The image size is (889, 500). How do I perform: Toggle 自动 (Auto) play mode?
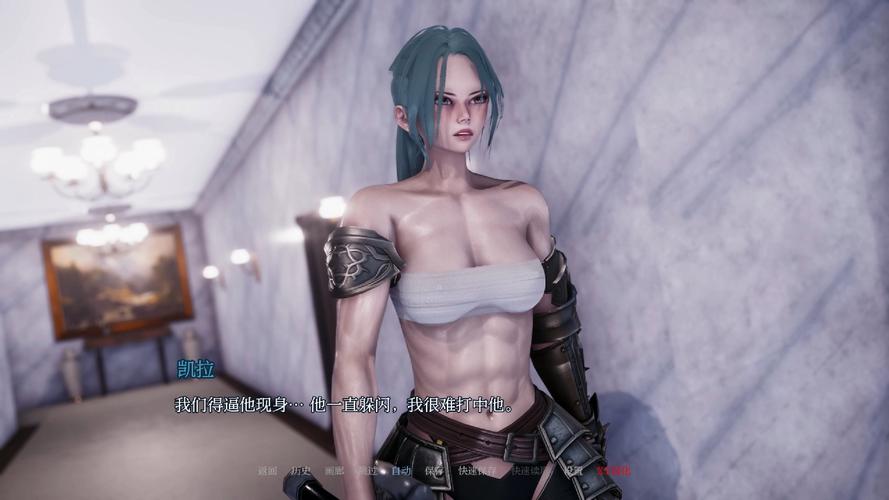401,470
